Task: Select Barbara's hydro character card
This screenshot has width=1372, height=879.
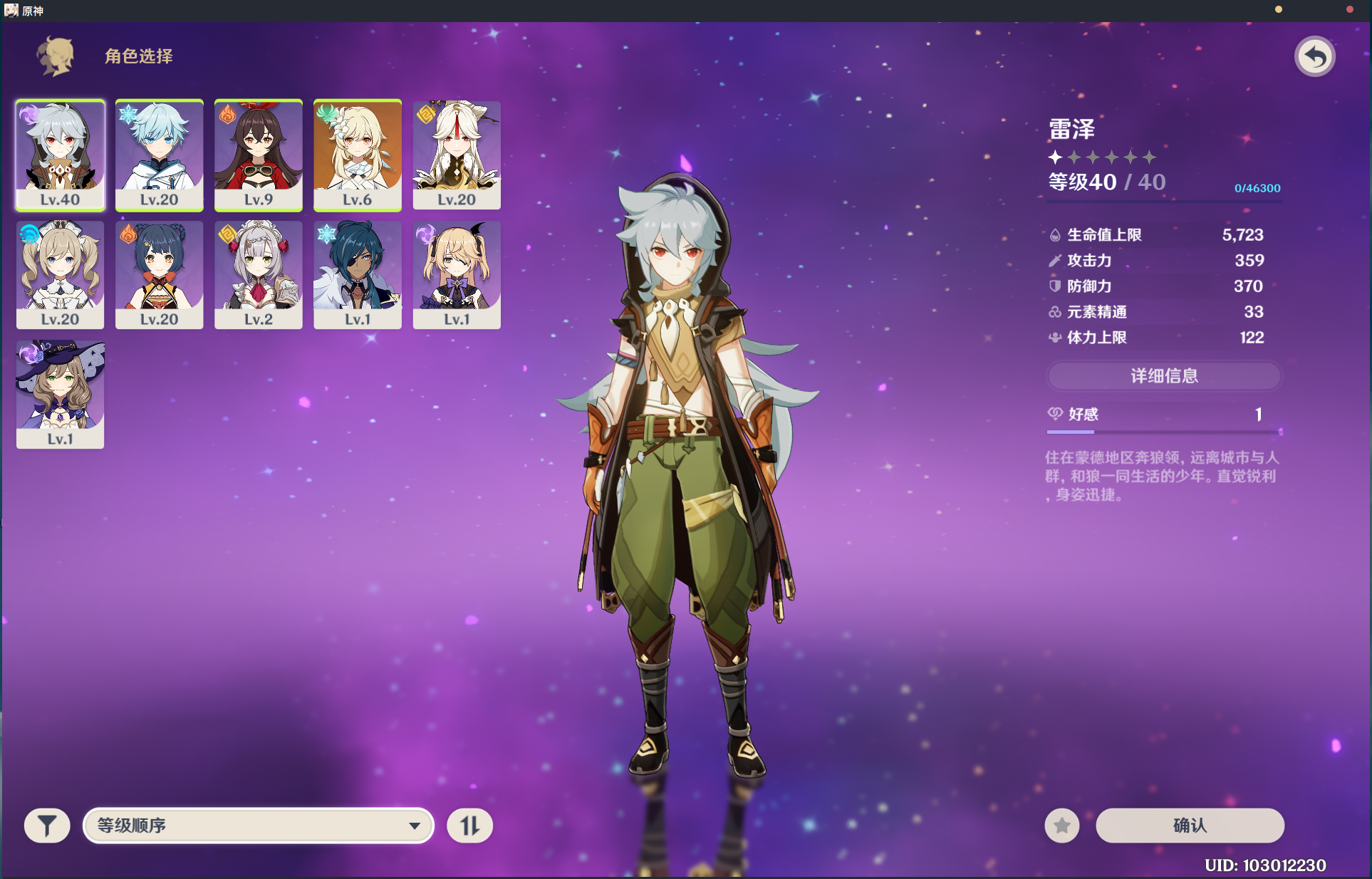Action: pos(60,275)
